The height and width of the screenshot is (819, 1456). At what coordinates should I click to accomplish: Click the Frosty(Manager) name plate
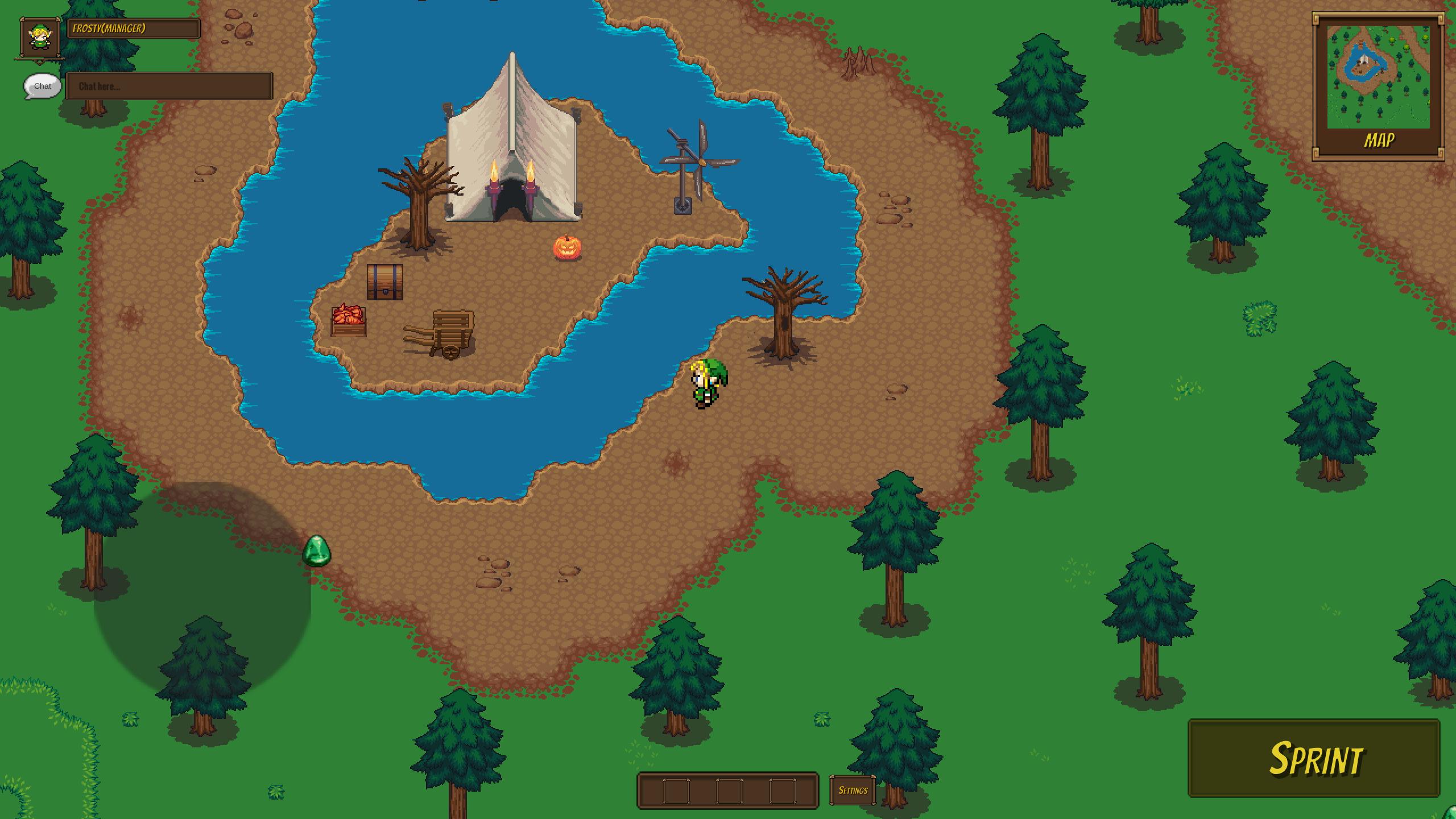tap(134, 28)
